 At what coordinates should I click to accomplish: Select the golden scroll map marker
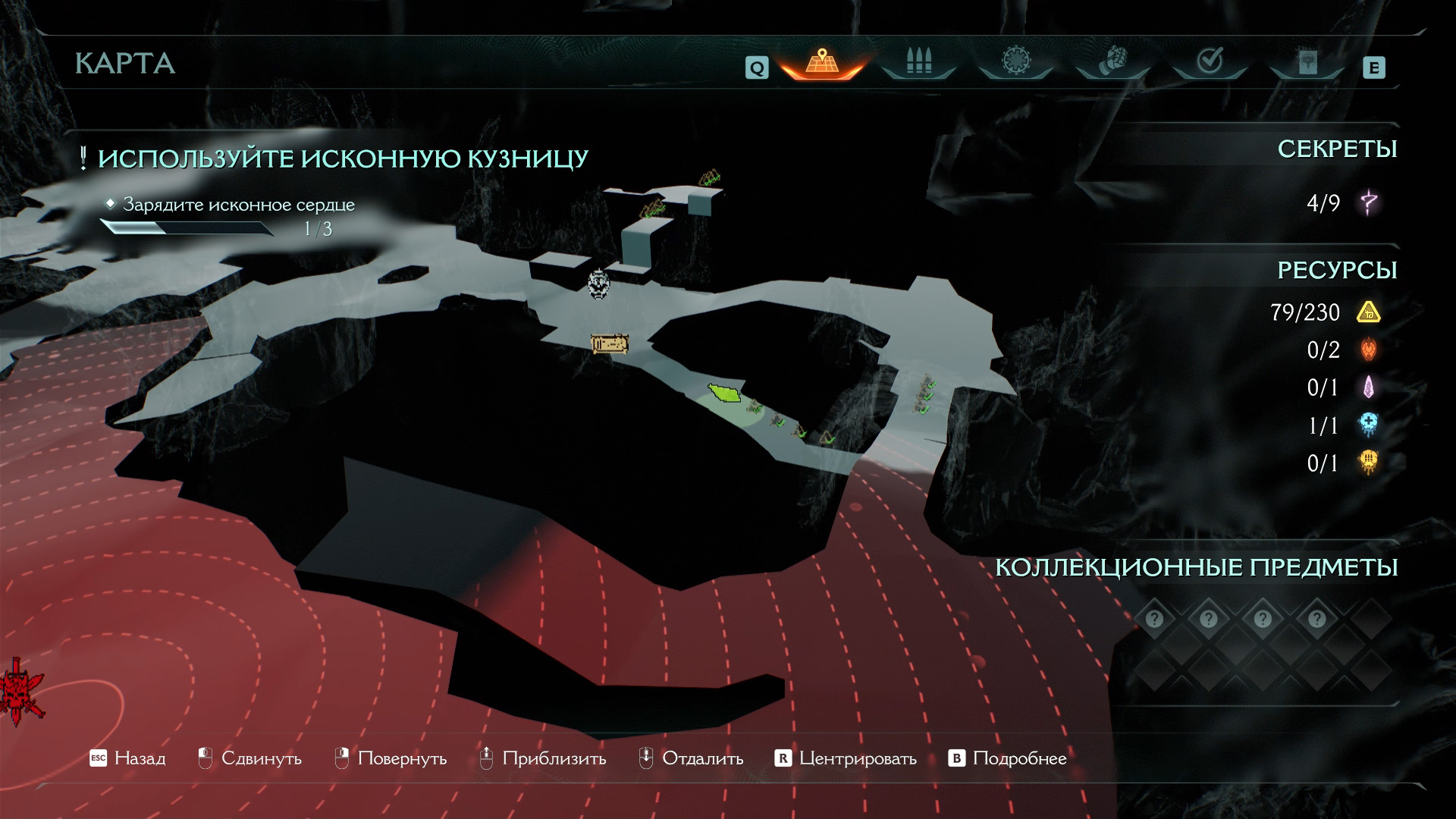coord(610,344)
